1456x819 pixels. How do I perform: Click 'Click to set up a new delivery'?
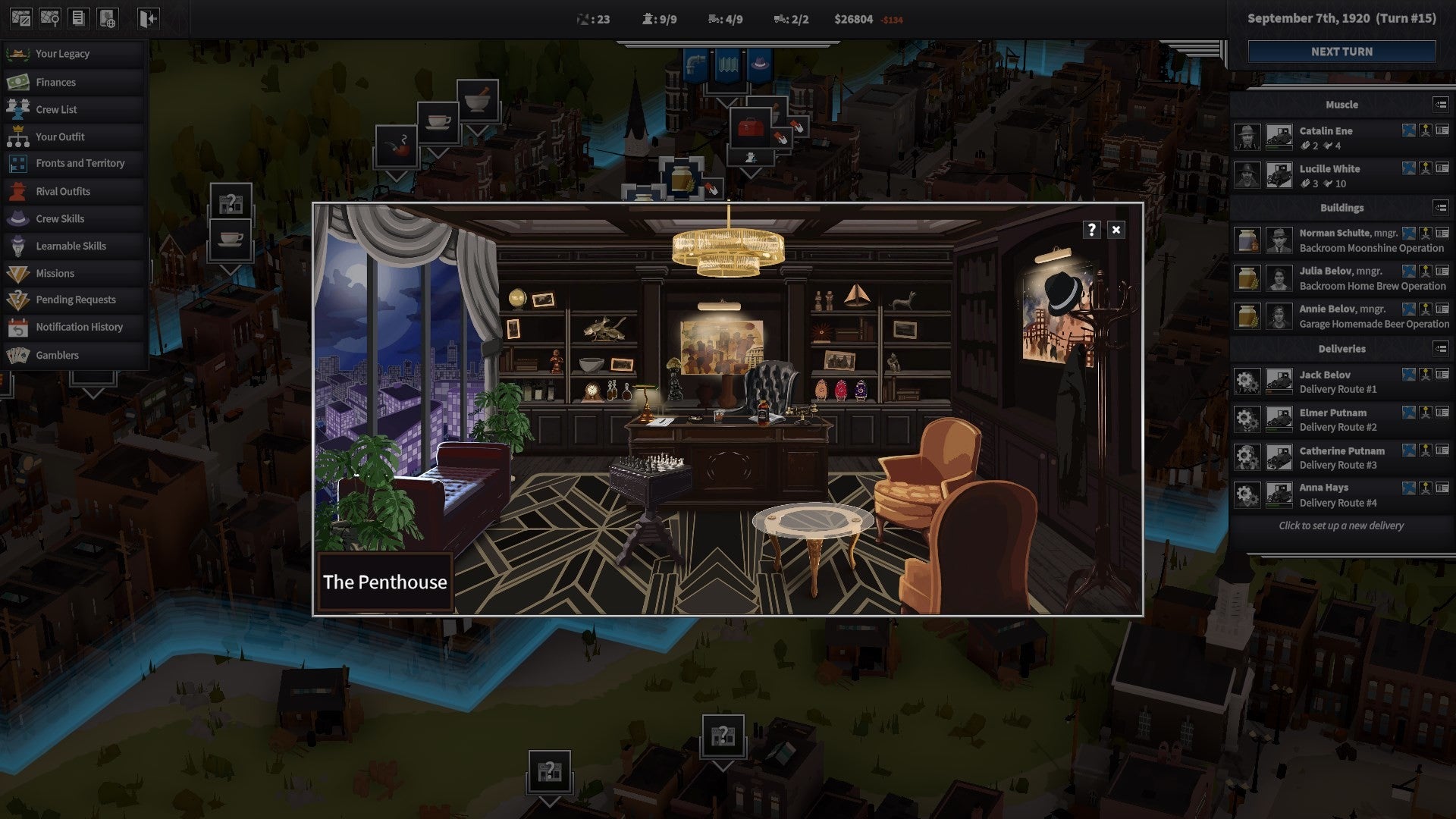(x=1342, y=526)
